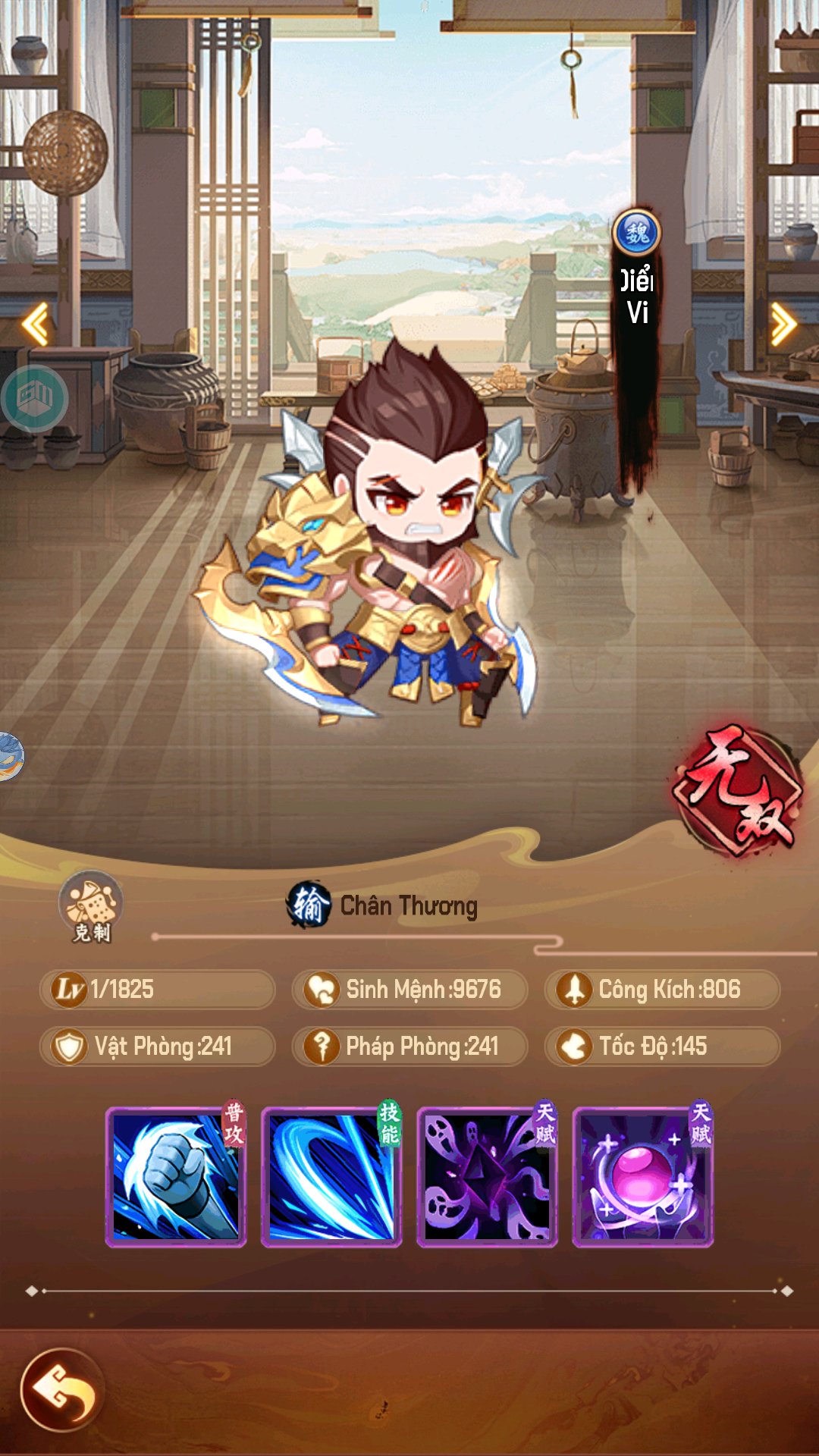Tap the Chân Thương damage type icon
819x1456 pixels.
coord(309,905)
